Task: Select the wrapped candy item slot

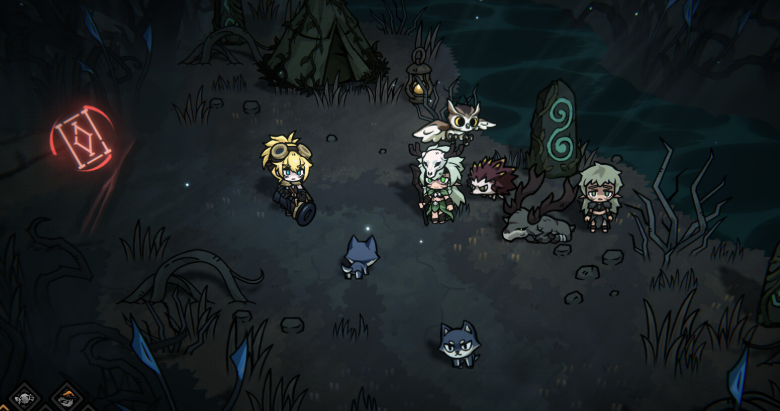Action: (24, 399)
